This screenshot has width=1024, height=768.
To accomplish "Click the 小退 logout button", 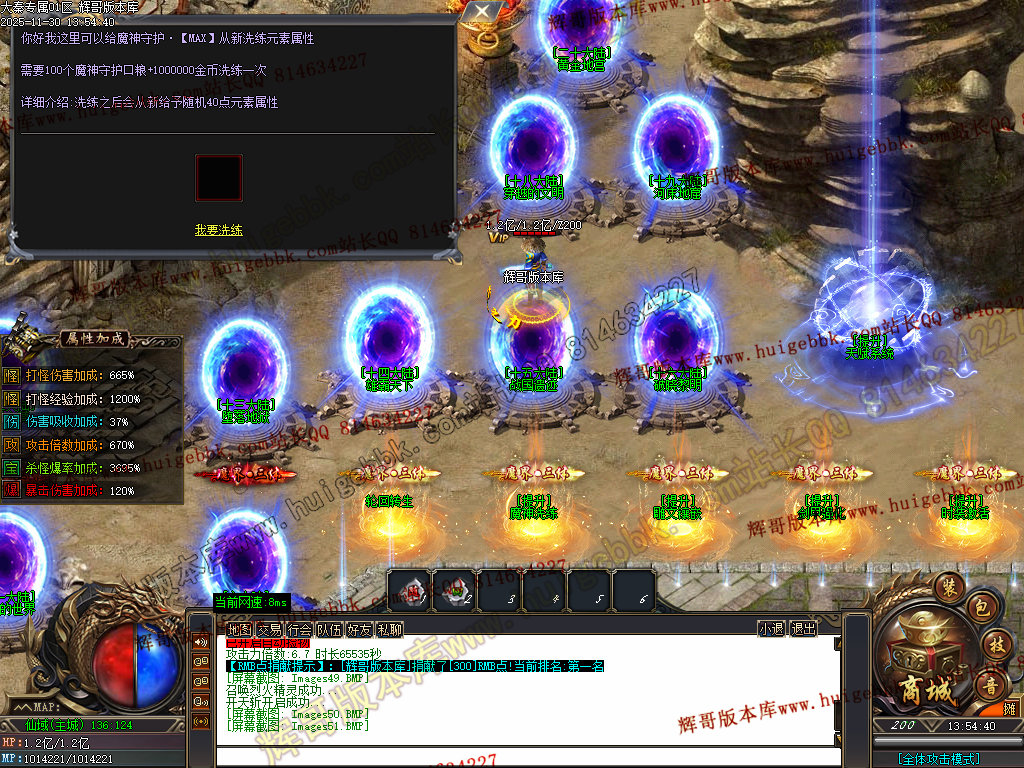I will coord(771,629).
